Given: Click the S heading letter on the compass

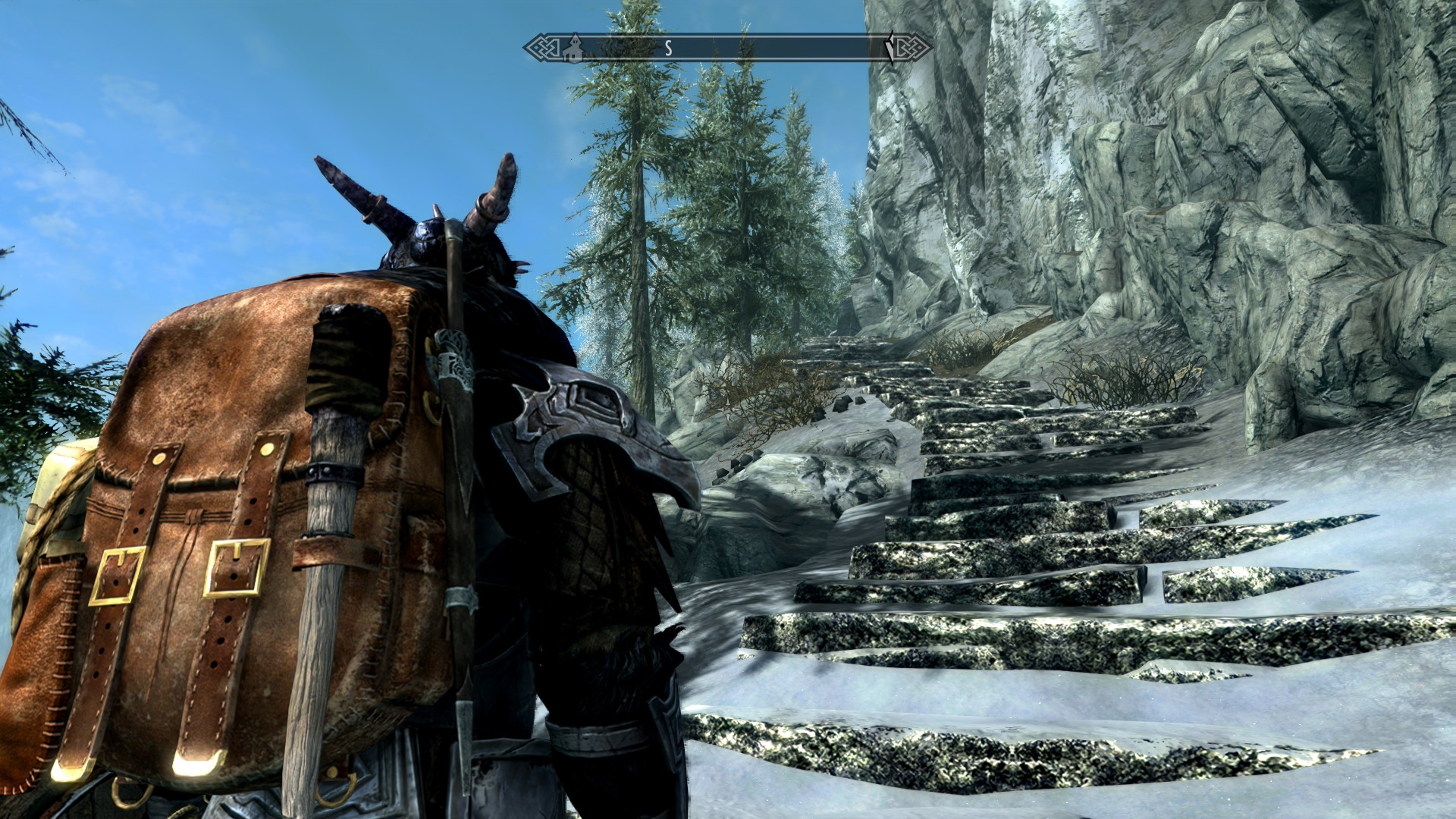Looking at the screenshot, I should point(668,49).
